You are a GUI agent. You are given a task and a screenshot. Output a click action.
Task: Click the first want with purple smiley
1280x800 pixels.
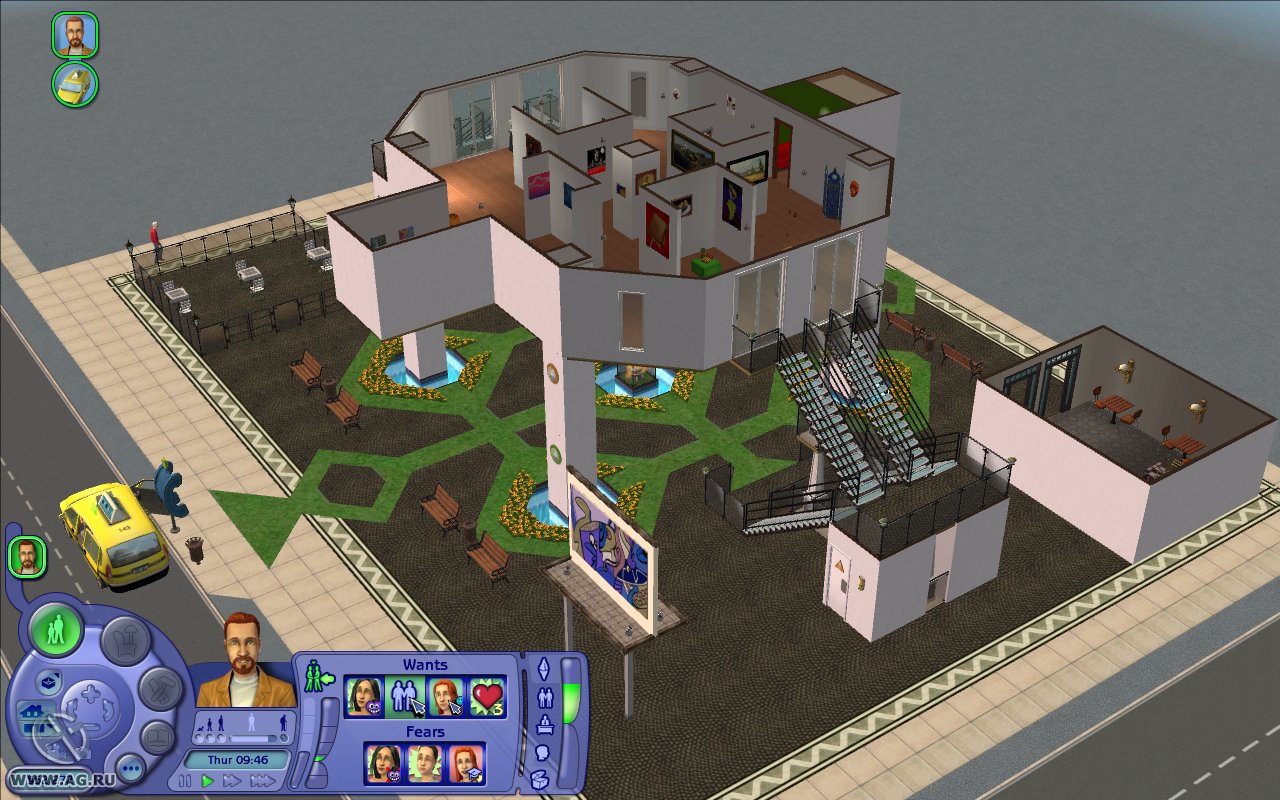click(364, 697)
